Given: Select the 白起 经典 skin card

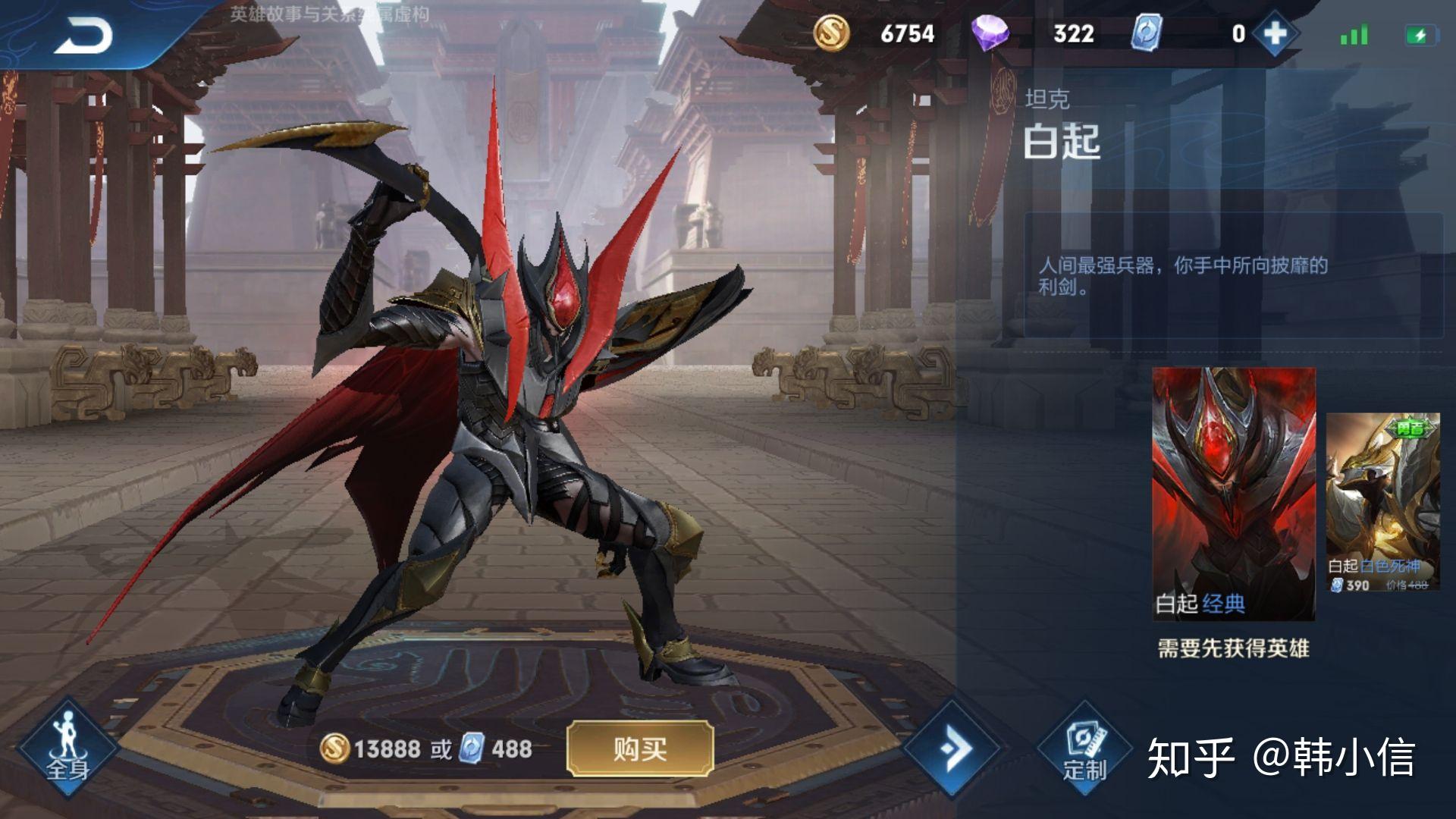Looking at the screenshot, I should click(1234, 493).
